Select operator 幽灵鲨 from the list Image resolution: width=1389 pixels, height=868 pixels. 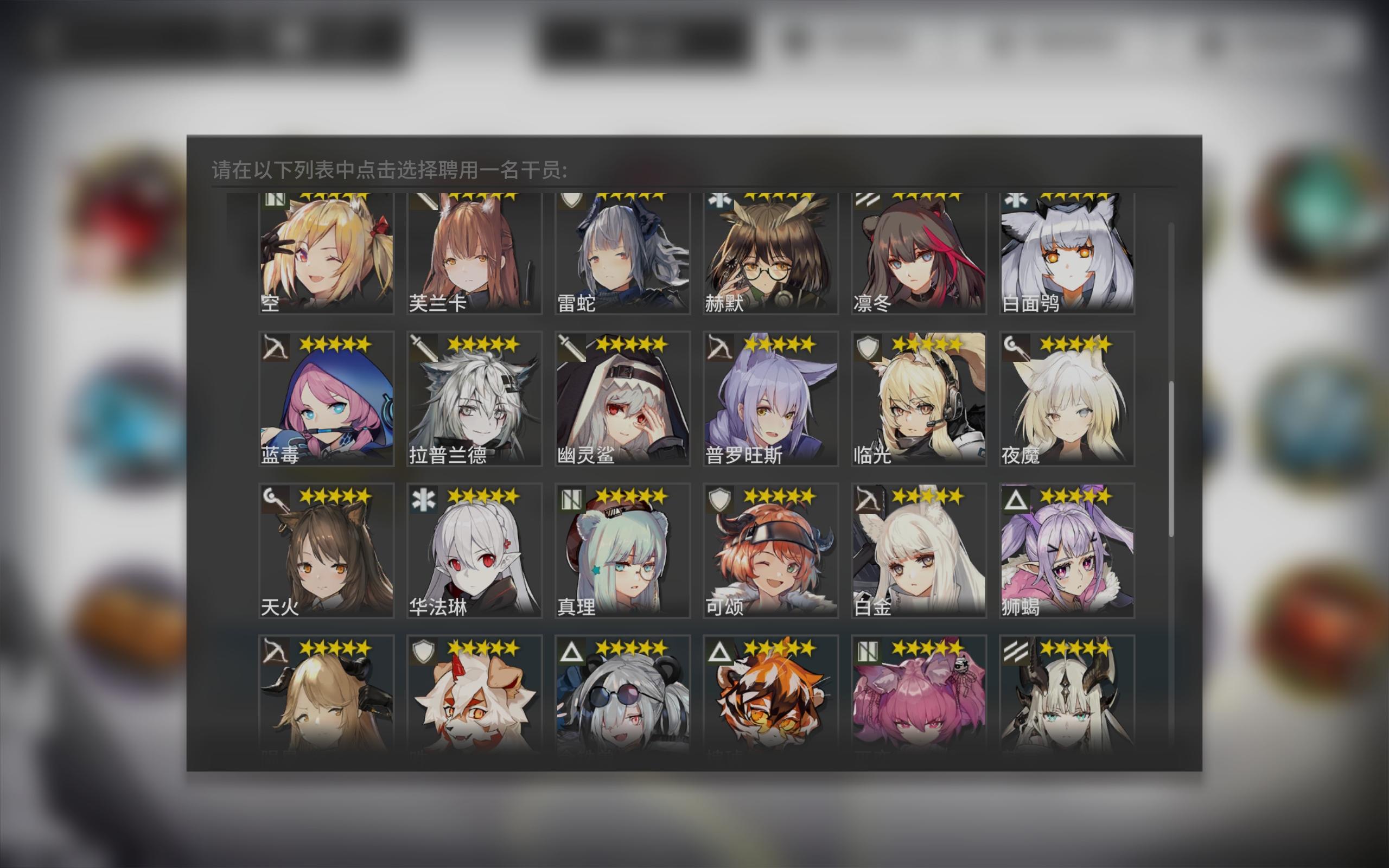623,402
